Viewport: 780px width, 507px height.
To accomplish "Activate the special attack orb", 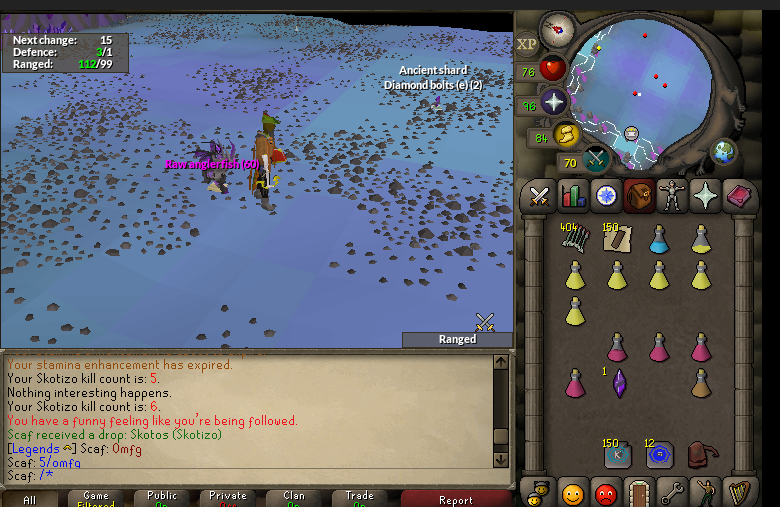I will (596, 159).
